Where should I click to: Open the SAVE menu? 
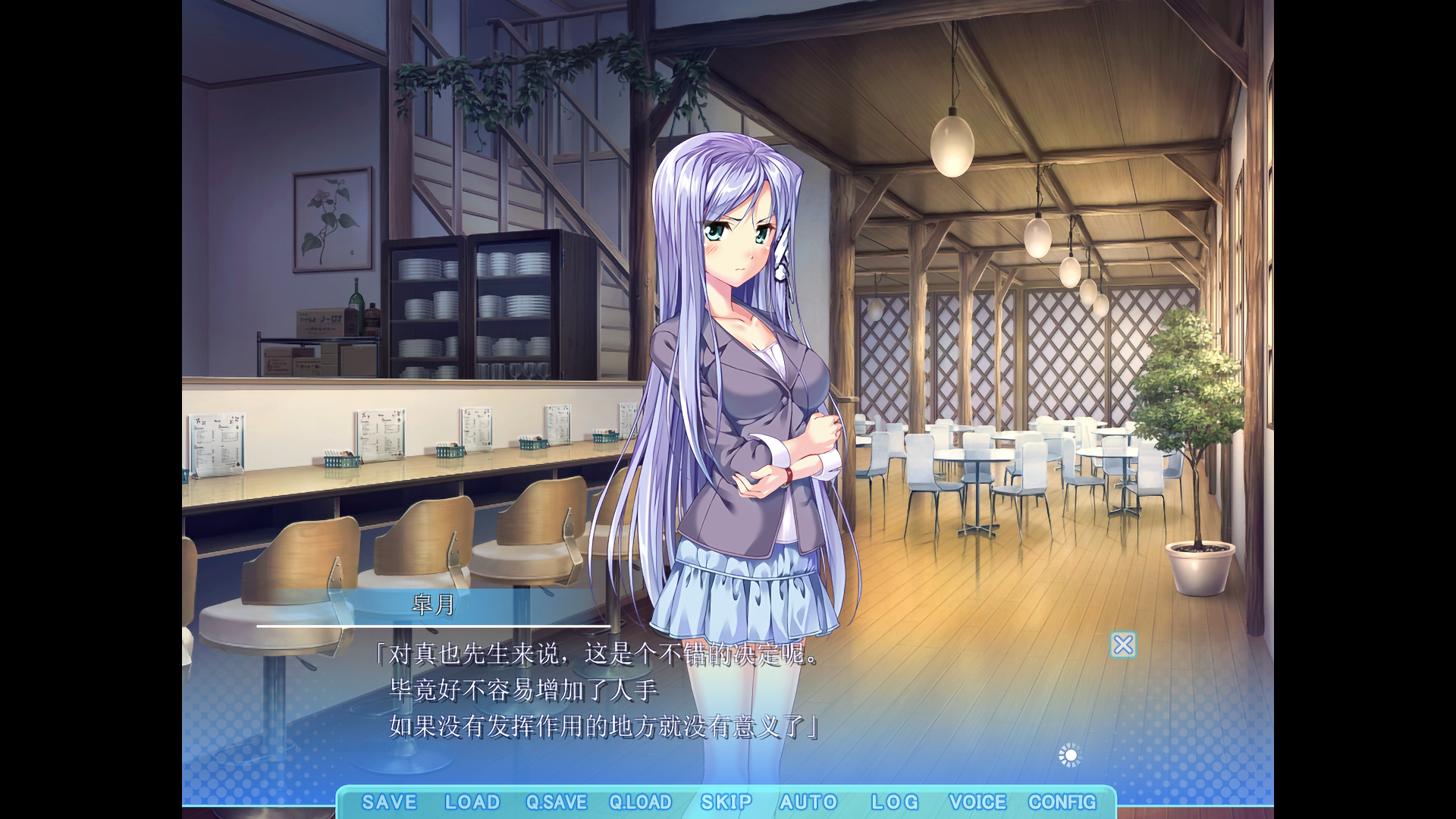click(x=389, y=802)
